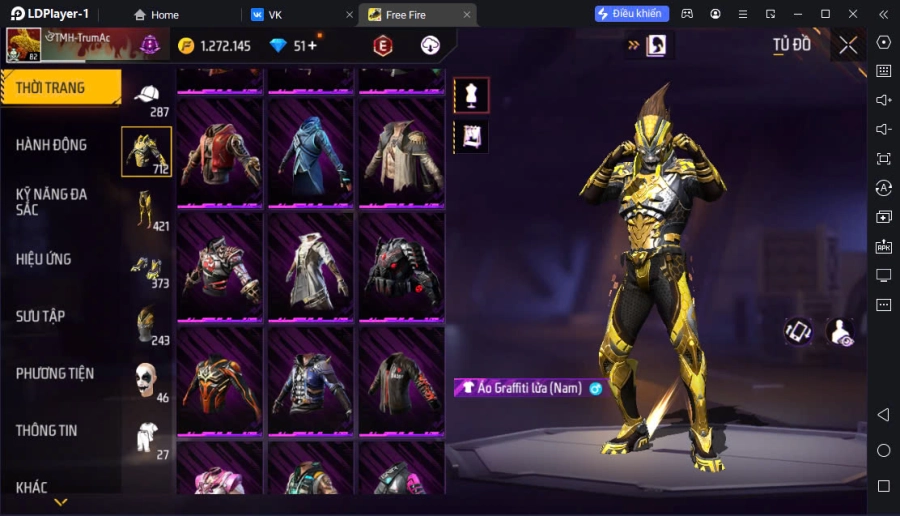Close the wardrobe with the X button
The width and height of the screenshot is (900, 516).
848,45
